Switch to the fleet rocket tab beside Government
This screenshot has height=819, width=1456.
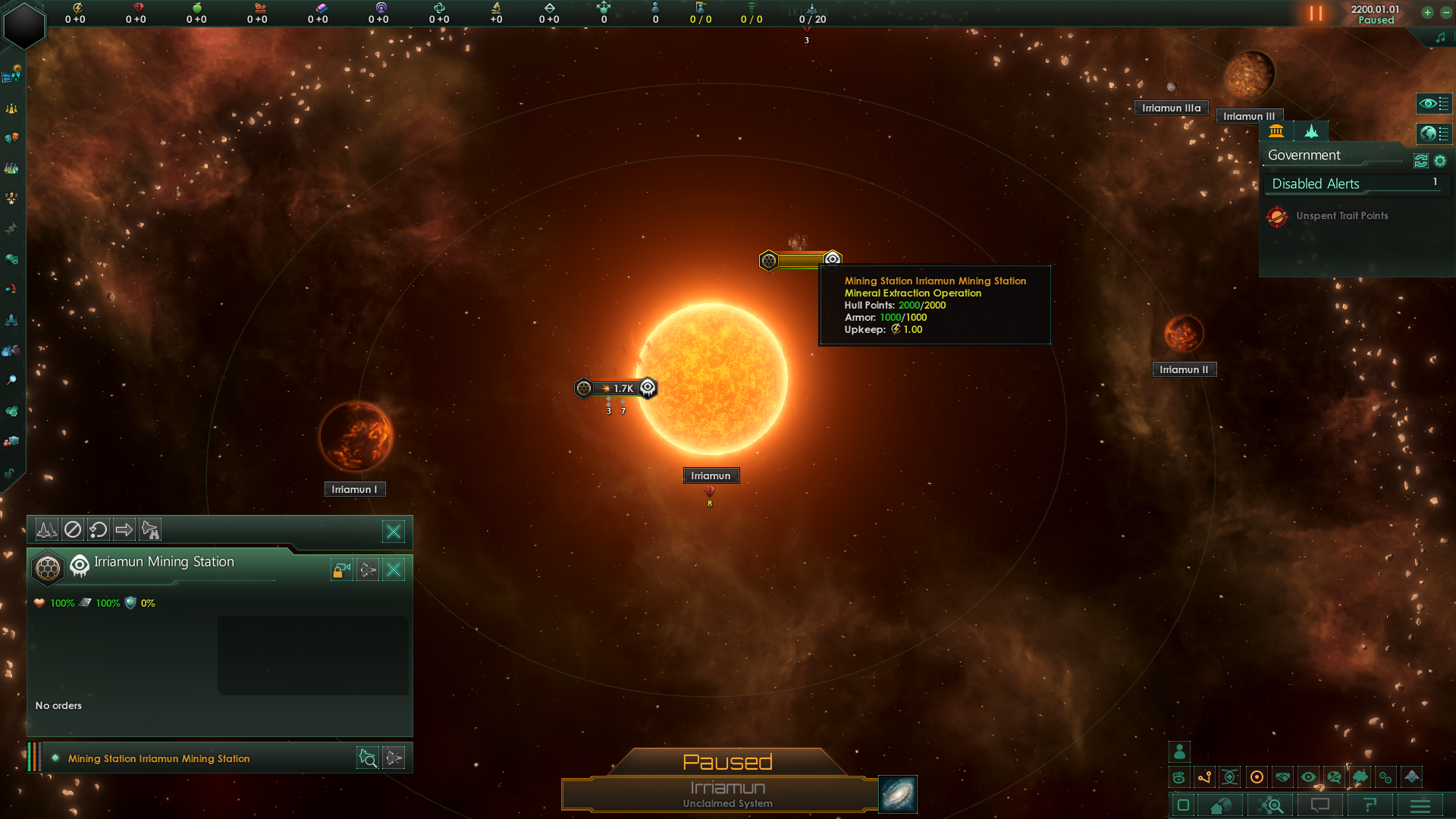point(1311,131)
